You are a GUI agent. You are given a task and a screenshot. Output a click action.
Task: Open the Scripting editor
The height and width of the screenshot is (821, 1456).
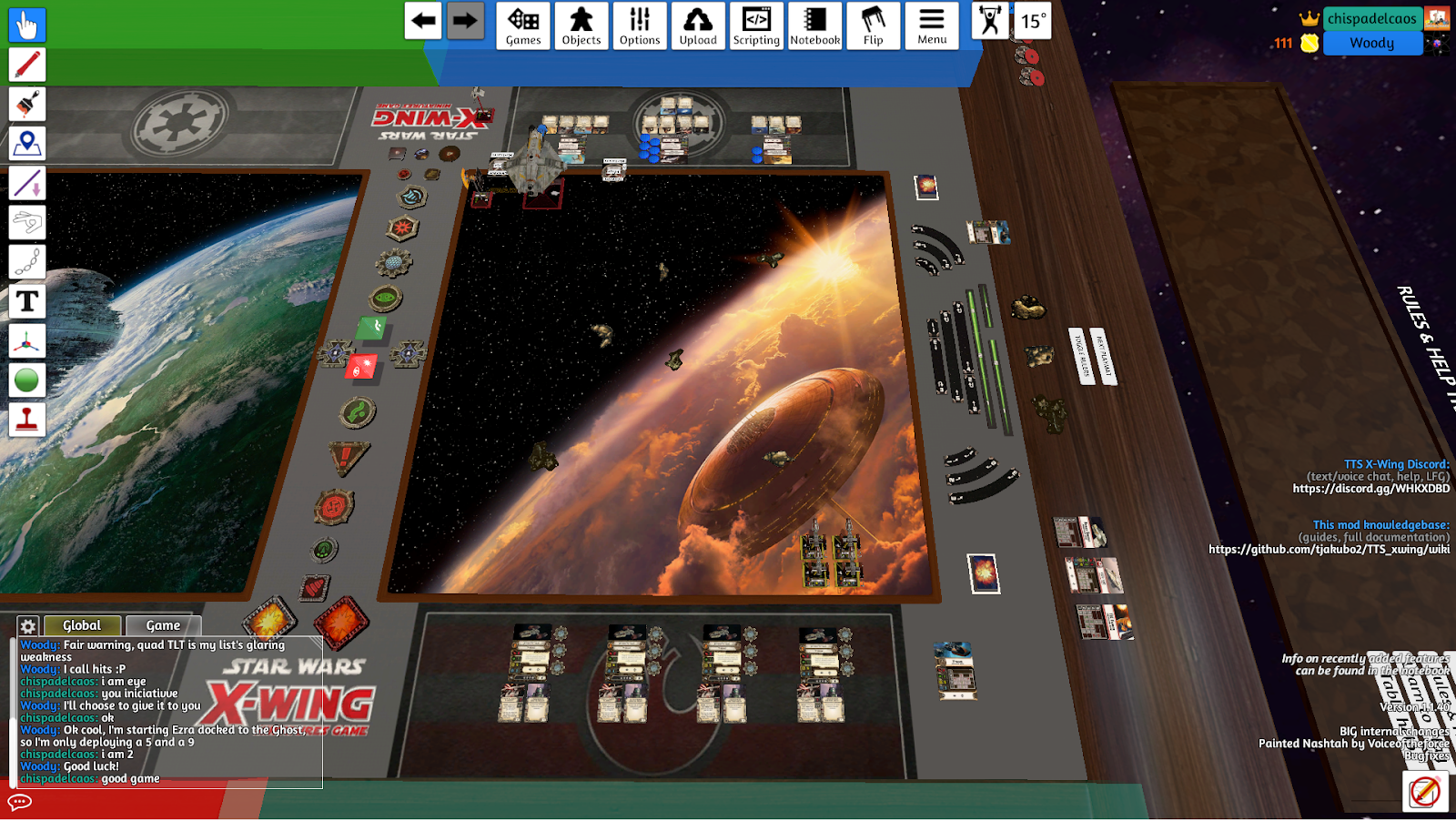point(756,25)
